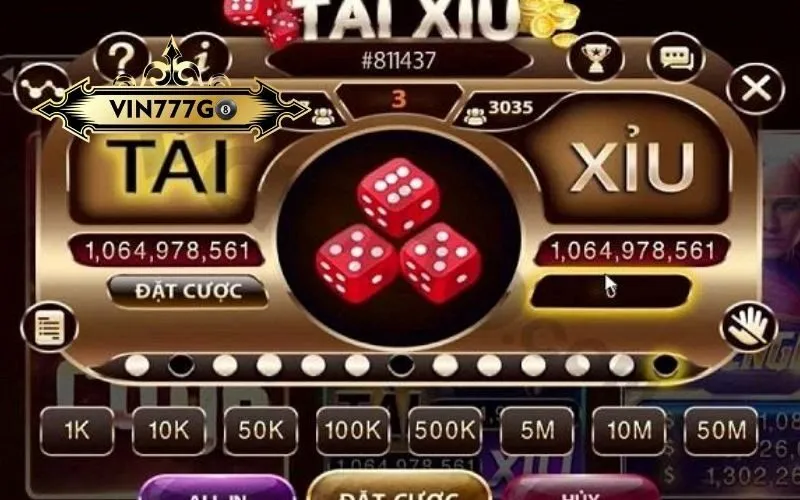Click the purple ALL IN button

click(x=217, y=490)
